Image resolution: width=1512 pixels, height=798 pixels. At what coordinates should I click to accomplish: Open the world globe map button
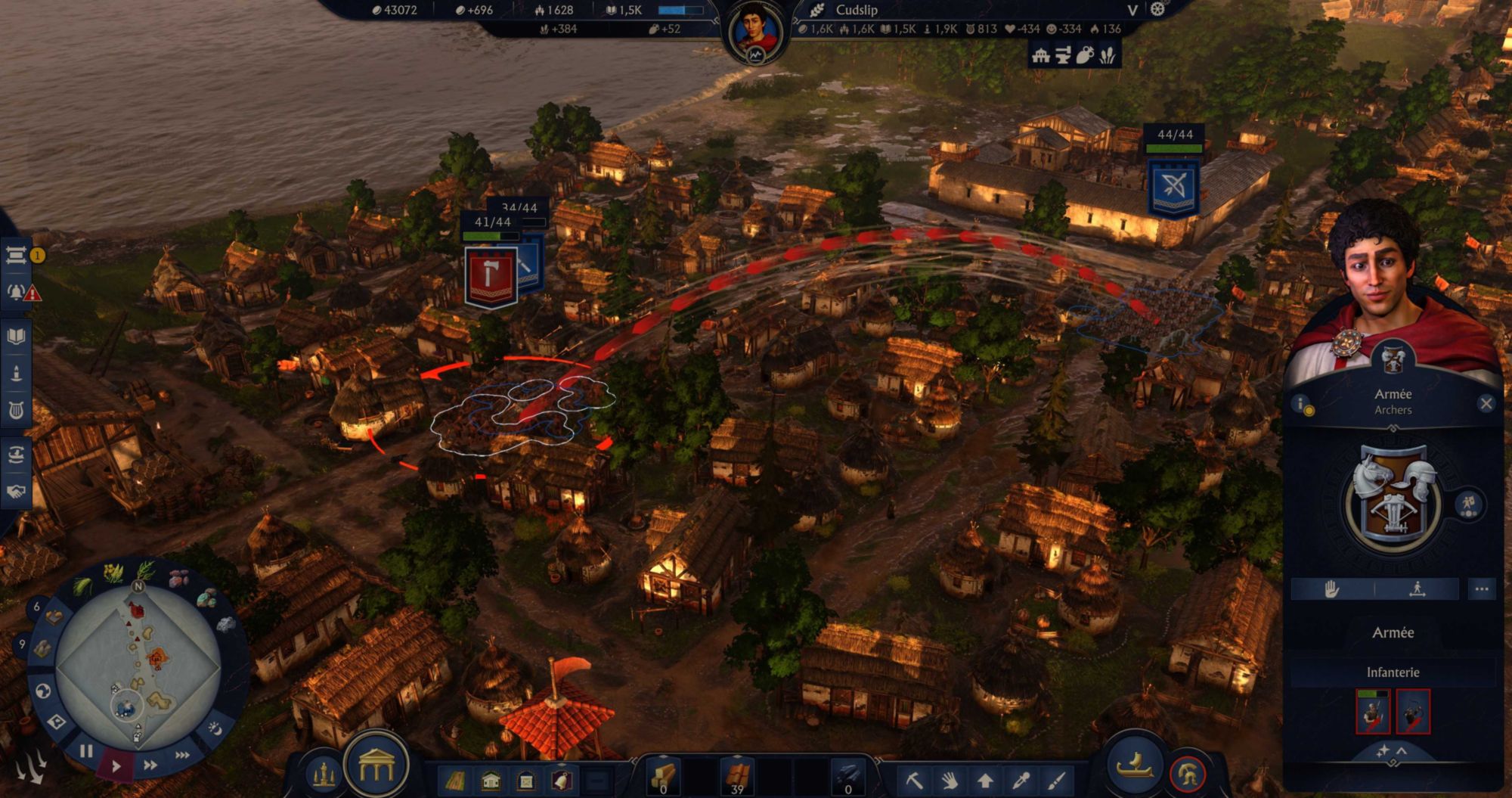[x=43, y=690]
